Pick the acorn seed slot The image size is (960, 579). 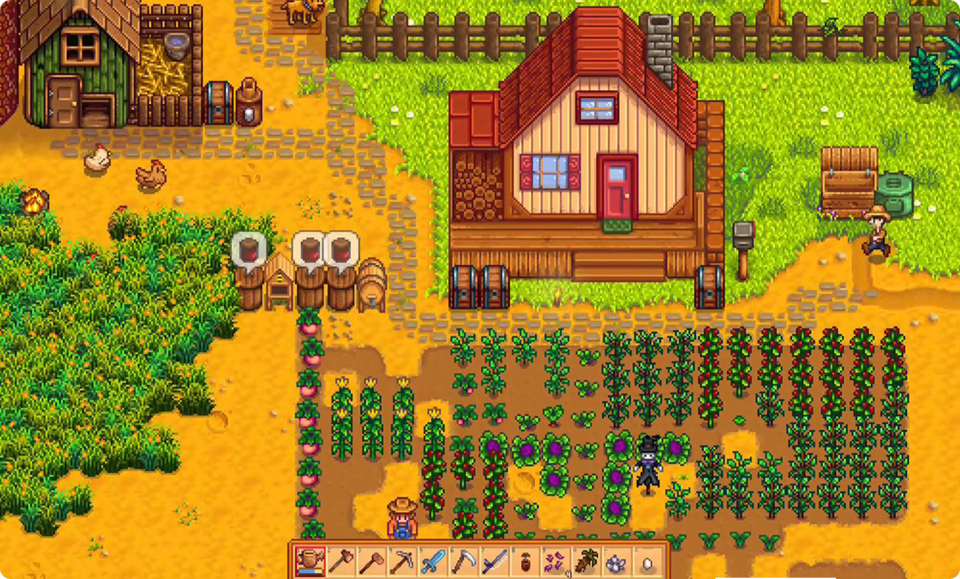[526, 561]
